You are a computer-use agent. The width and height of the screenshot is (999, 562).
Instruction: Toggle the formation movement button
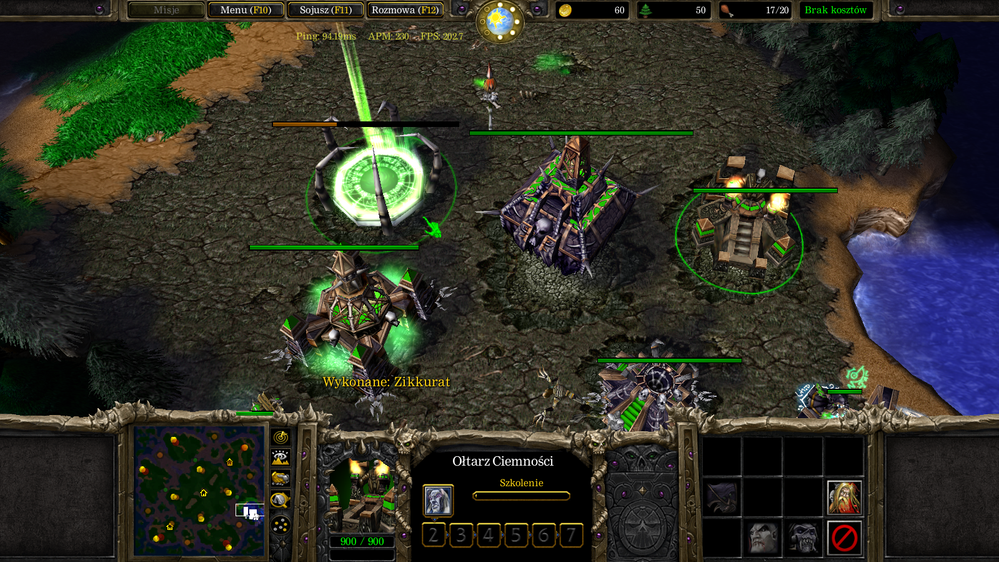click(x=281, y=523)
